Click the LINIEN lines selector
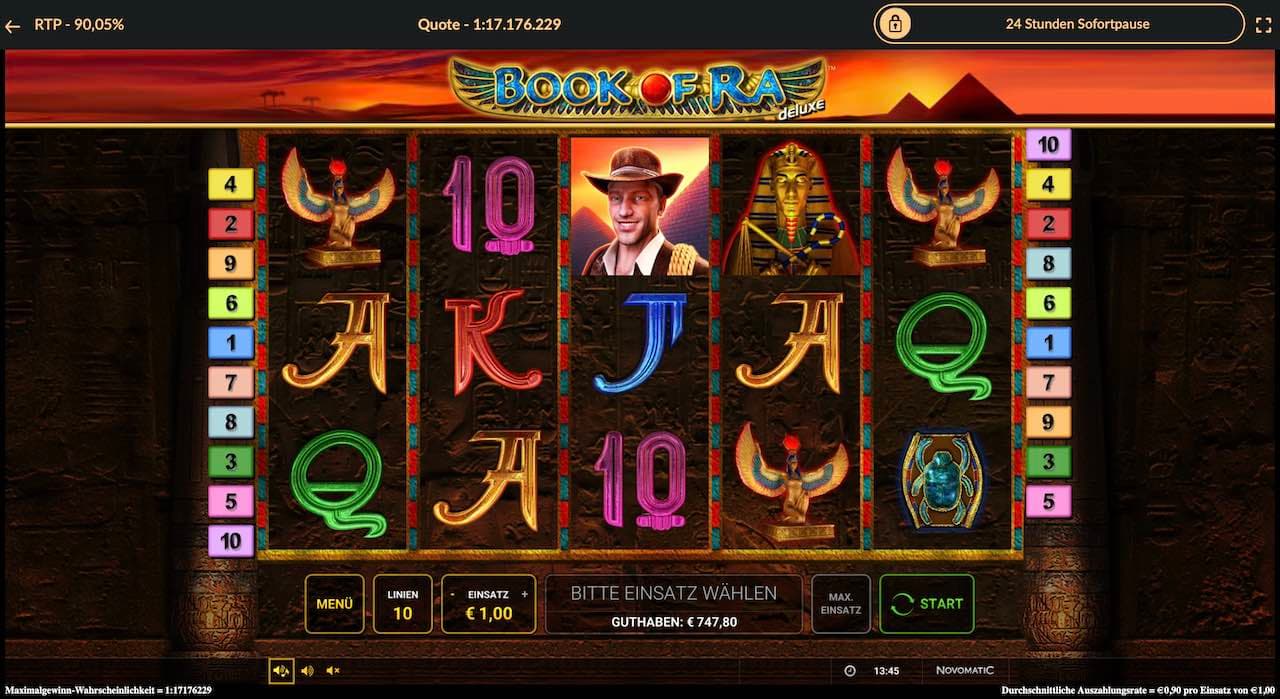Image resolution: width=1280 pixels, height=699 pixels. point(402,604)
